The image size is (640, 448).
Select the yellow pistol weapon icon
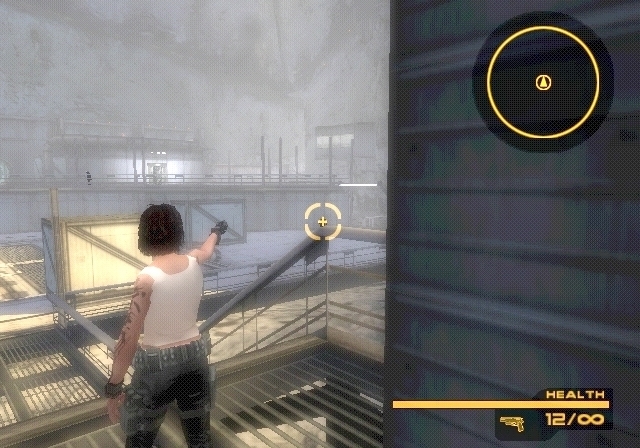pyautogui.click(x=514, y=422)
